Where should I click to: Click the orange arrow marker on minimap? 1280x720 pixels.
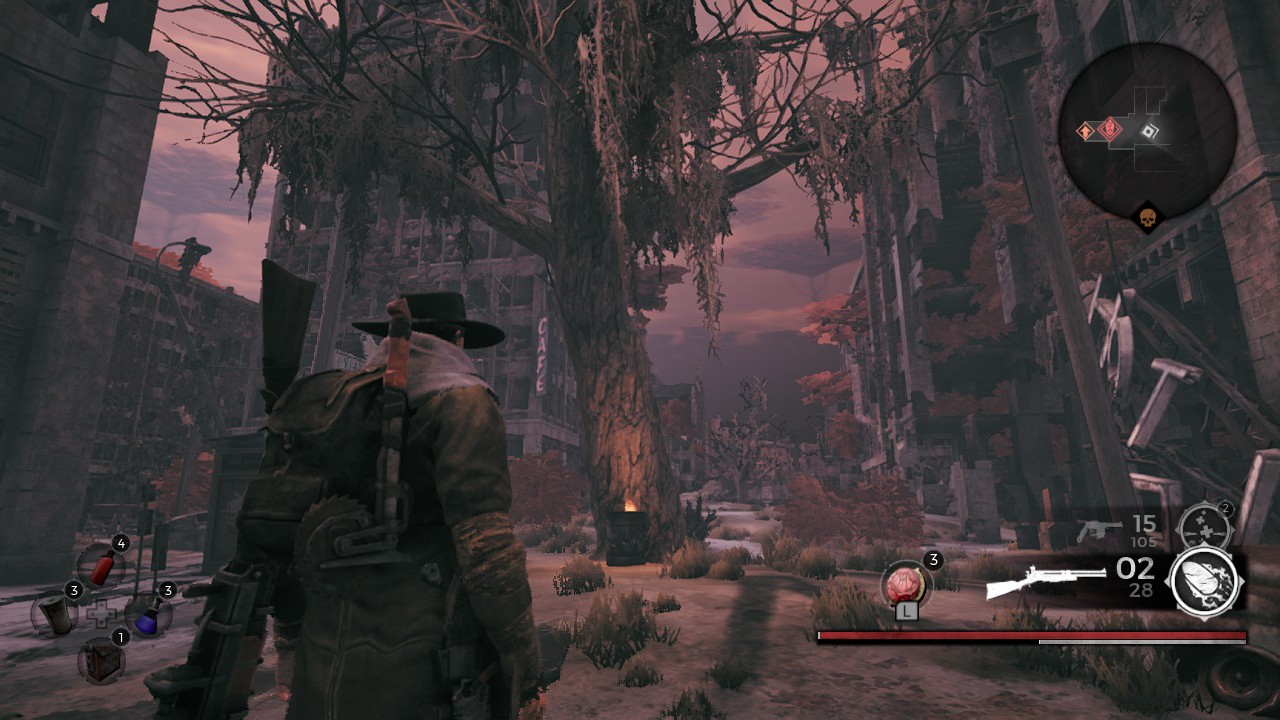tap(1086, 131)
